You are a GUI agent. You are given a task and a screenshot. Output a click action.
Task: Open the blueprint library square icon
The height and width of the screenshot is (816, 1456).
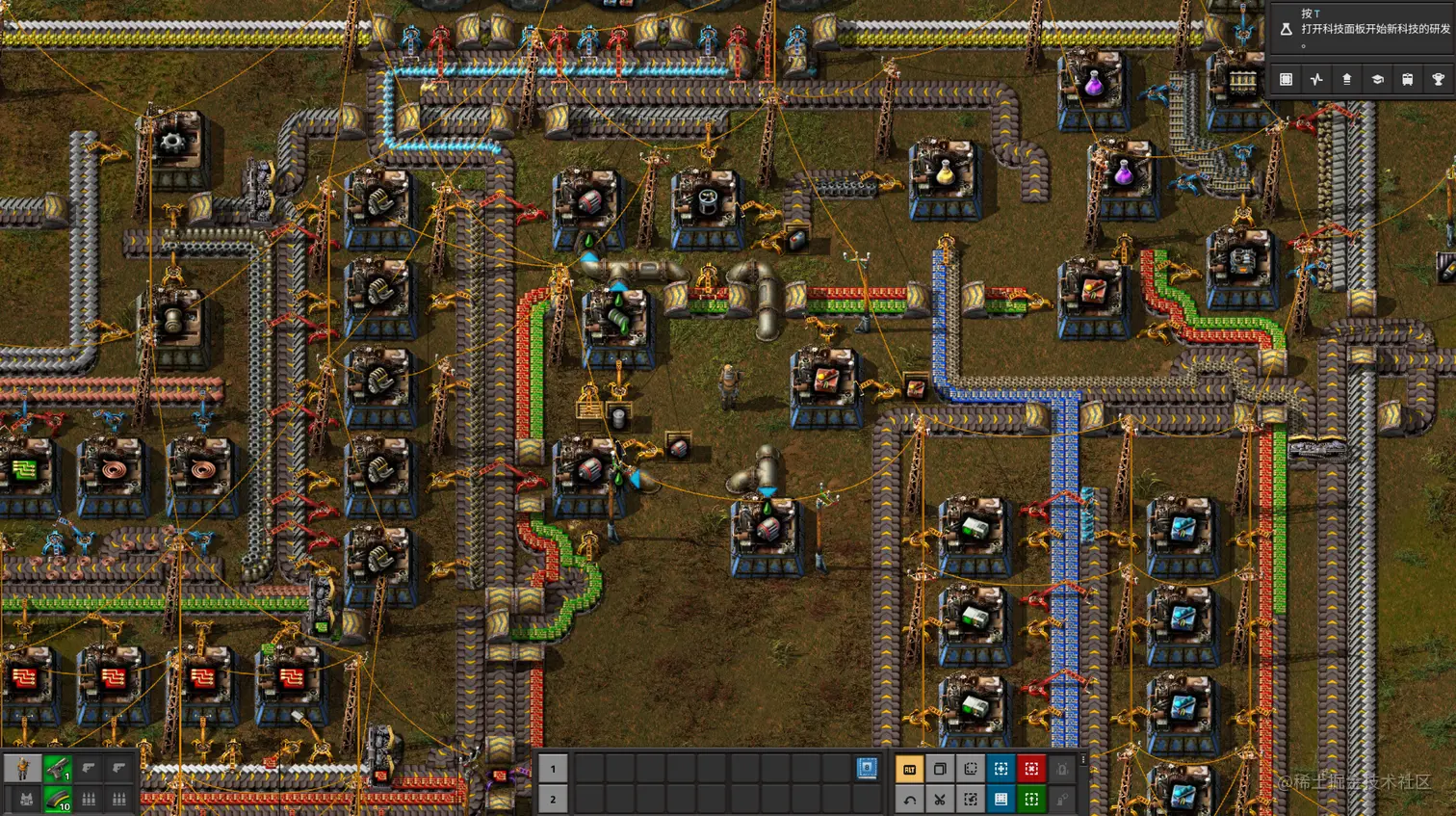click(1286, 80)
